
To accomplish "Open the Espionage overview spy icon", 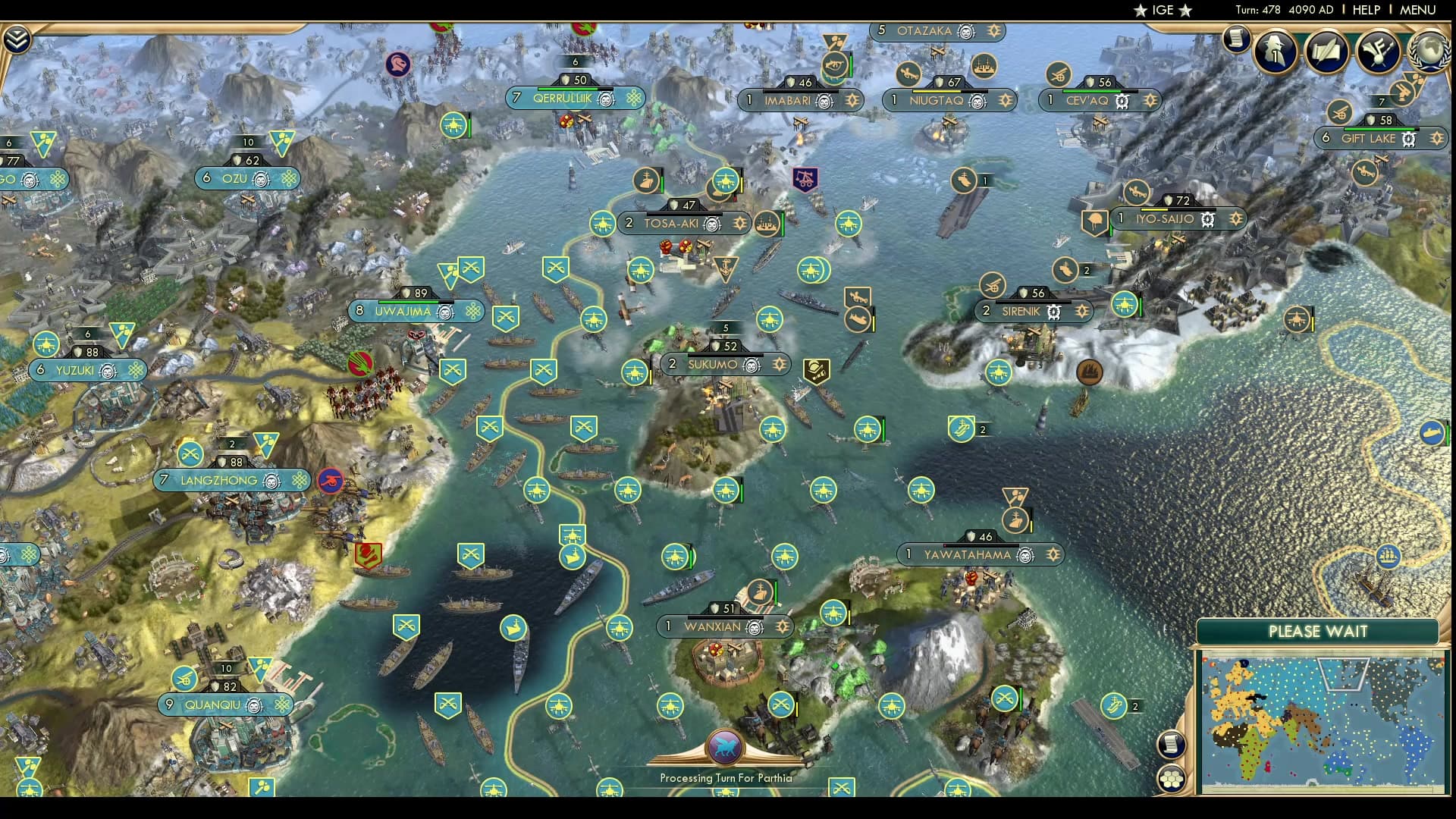I will (x=1275, y=53).
